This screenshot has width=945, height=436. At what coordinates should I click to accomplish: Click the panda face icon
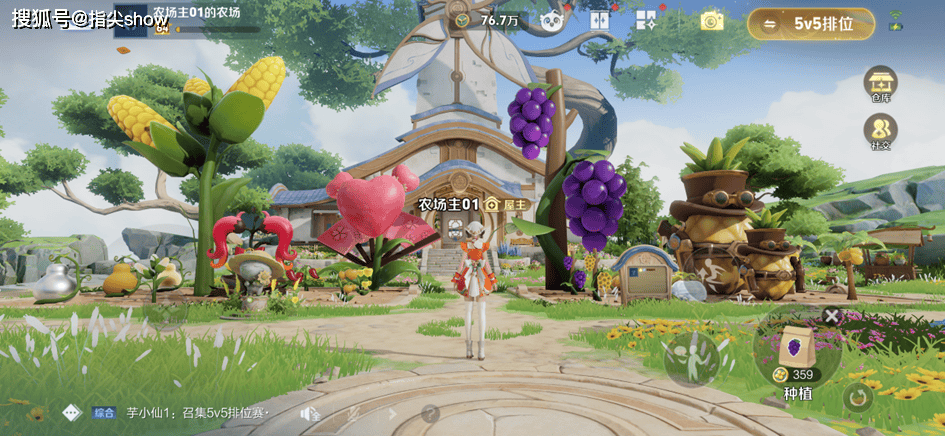(550, 20)
